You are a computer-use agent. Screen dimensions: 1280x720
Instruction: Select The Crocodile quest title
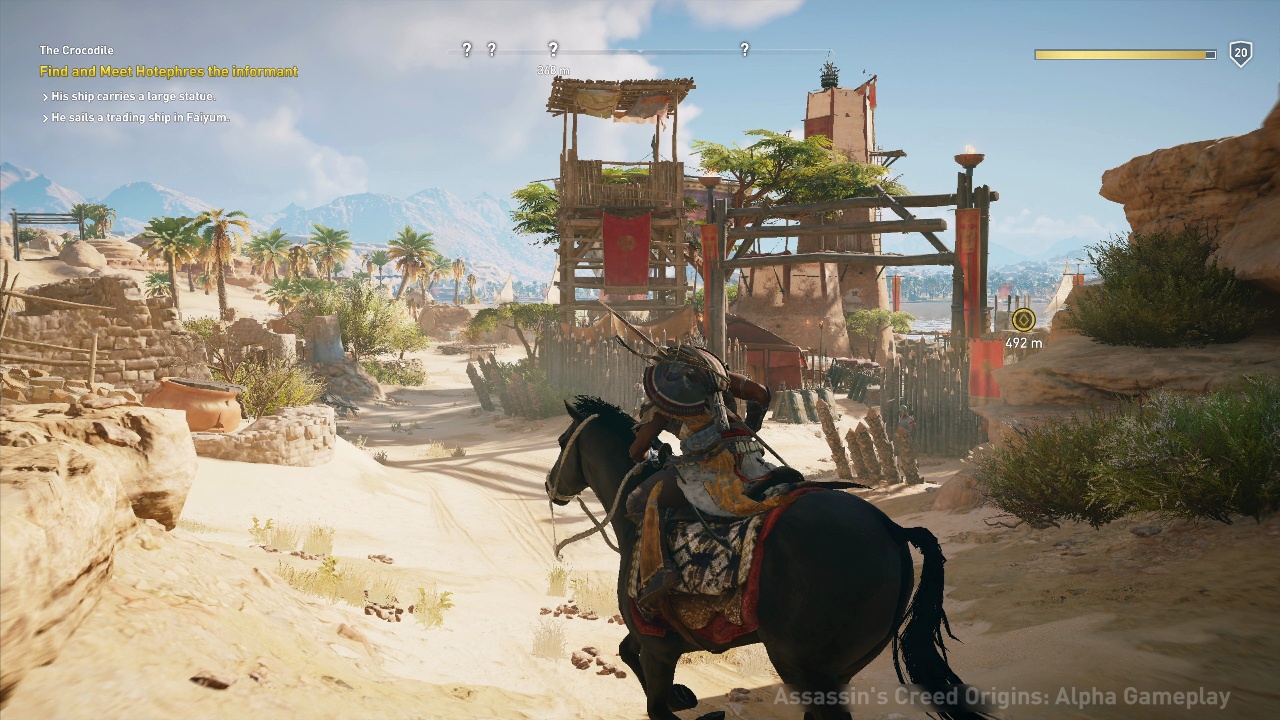(x=76, y=50)
